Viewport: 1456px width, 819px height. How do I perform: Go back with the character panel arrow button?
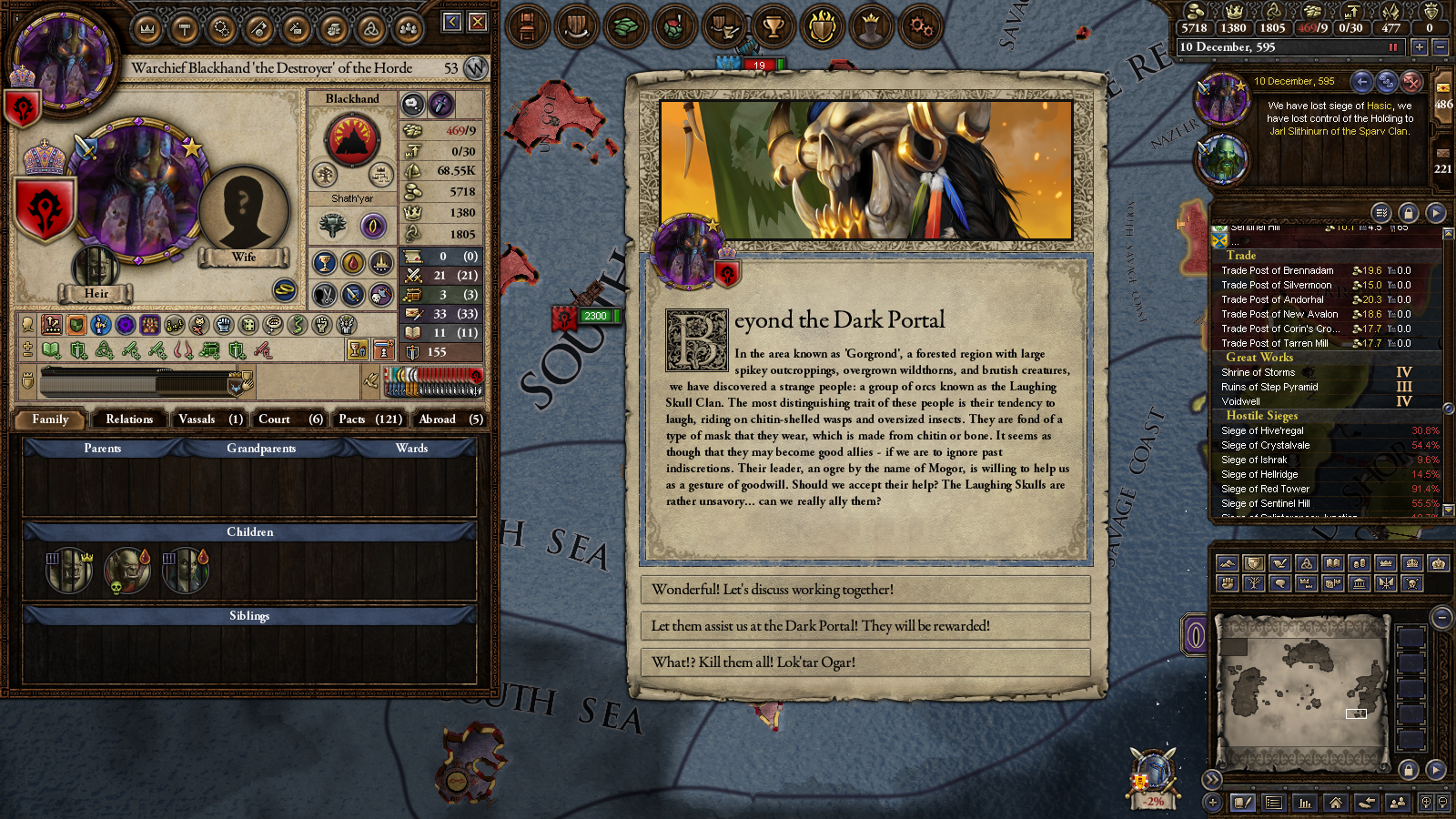tap(452, 22)
